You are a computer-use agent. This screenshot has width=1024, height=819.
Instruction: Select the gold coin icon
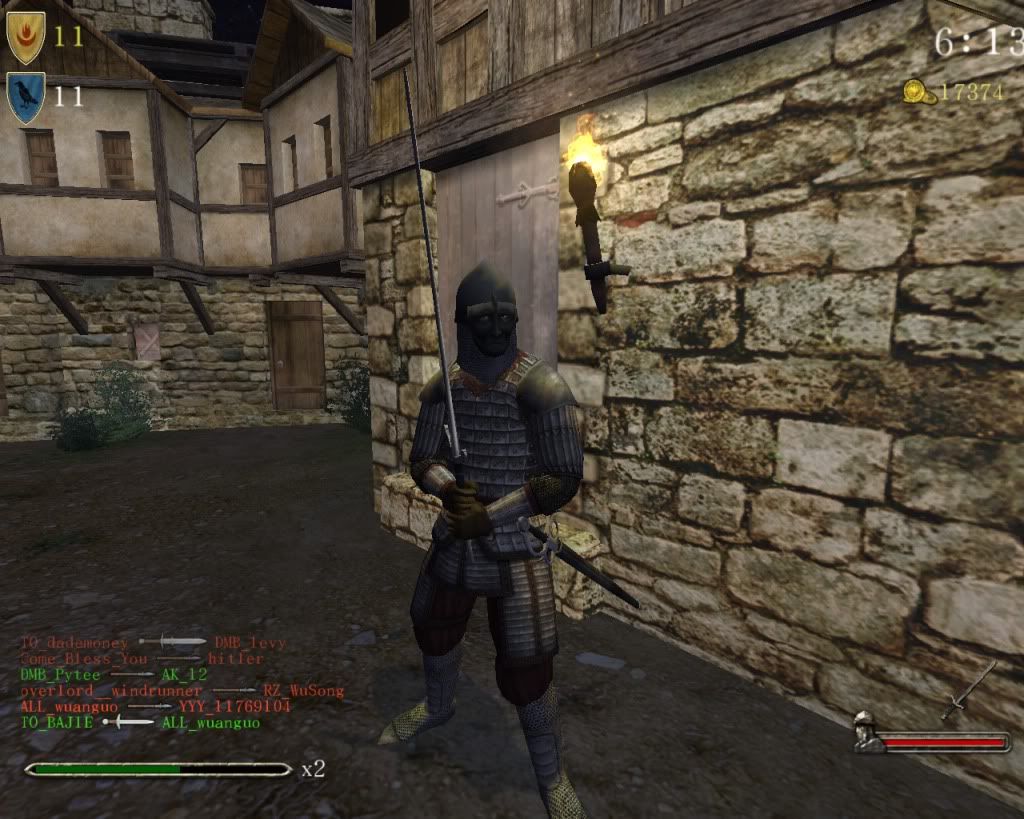(x=918, y=93)
